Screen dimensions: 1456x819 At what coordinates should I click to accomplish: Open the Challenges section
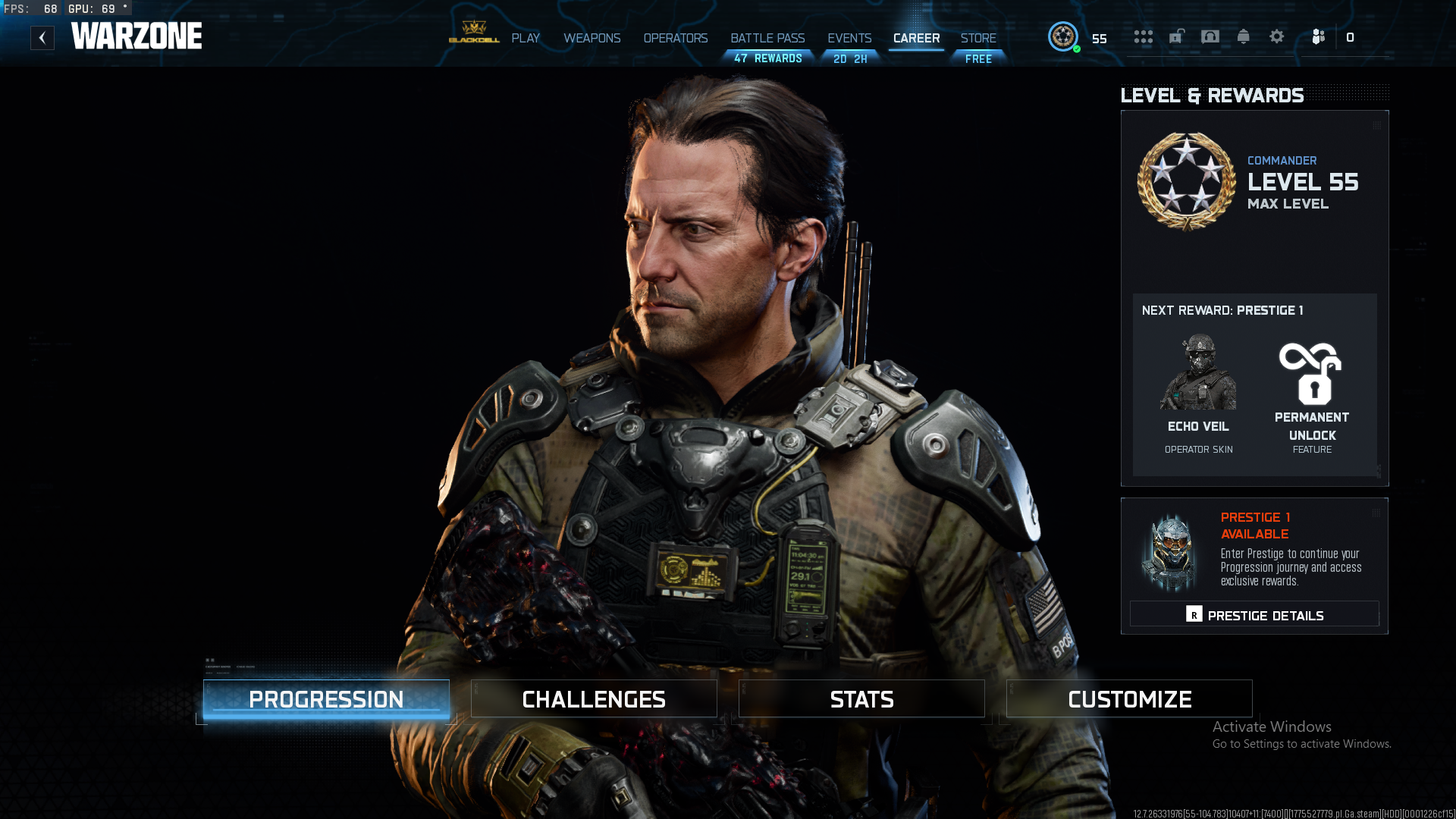(594, 699)
